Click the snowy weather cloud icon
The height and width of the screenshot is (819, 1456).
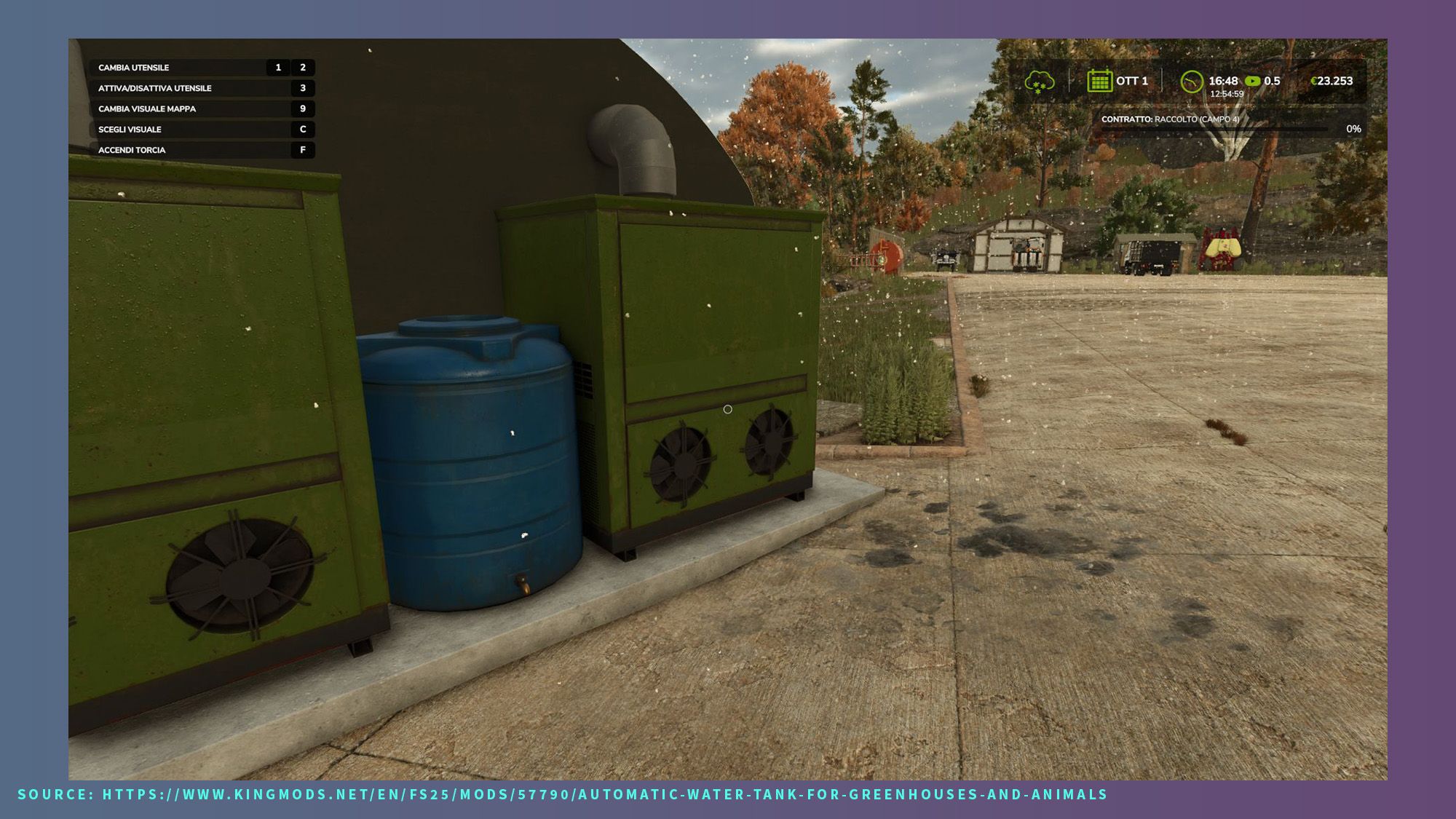point(1039,82)
